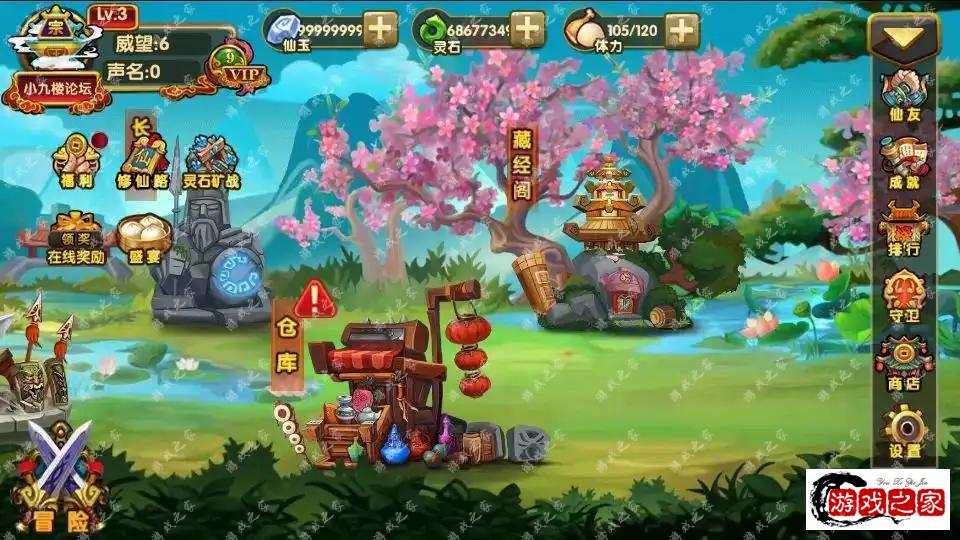This screenshot has height=540, width=960.
Task: Open the 福利 welfare icon
Action: pyautogui.click(x=76, y=160)
